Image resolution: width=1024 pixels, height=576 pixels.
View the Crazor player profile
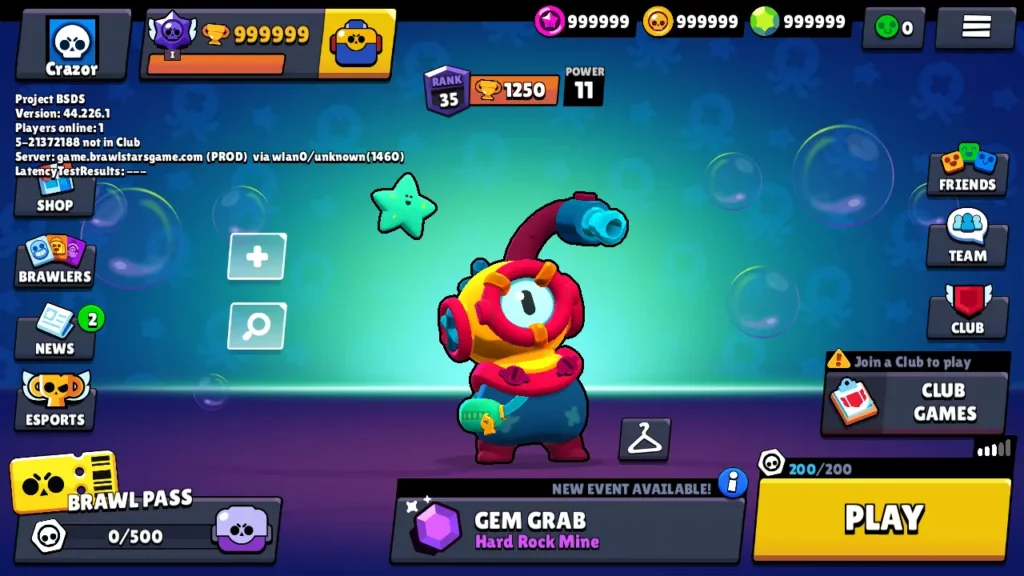tap(72, 46)
